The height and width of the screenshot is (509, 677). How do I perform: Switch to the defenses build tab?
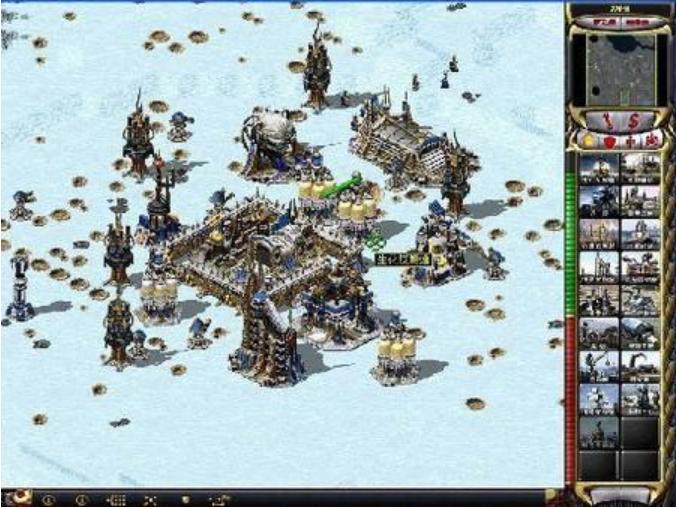point(608,140)
